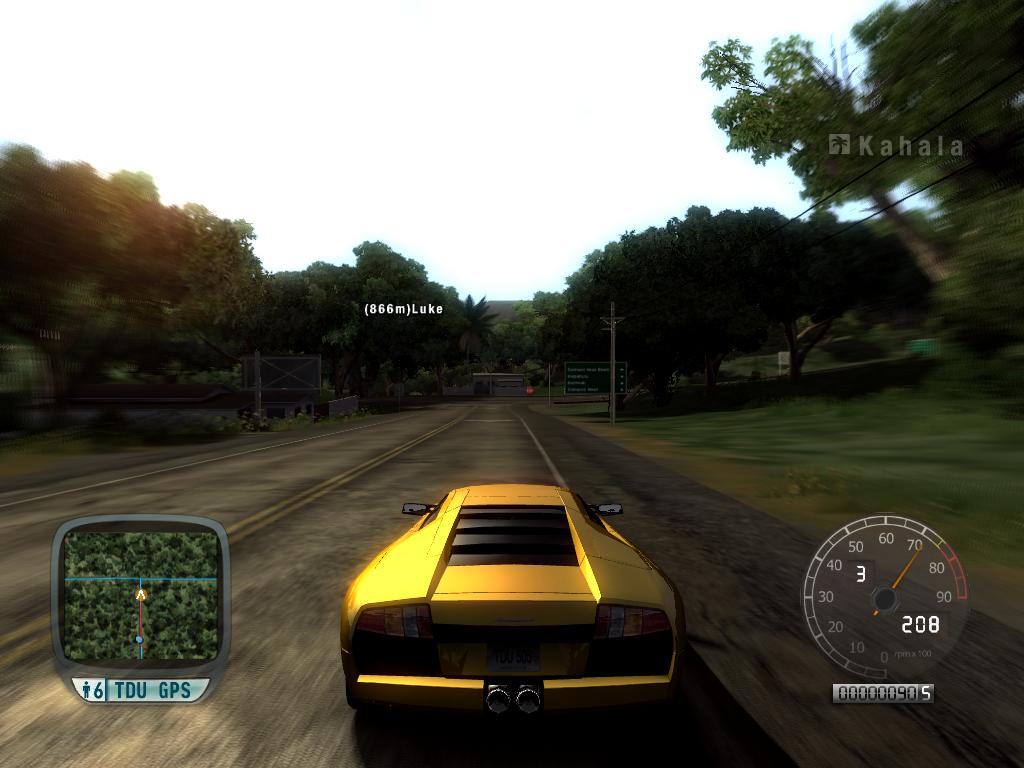Click the GPS minimap display

140,595
